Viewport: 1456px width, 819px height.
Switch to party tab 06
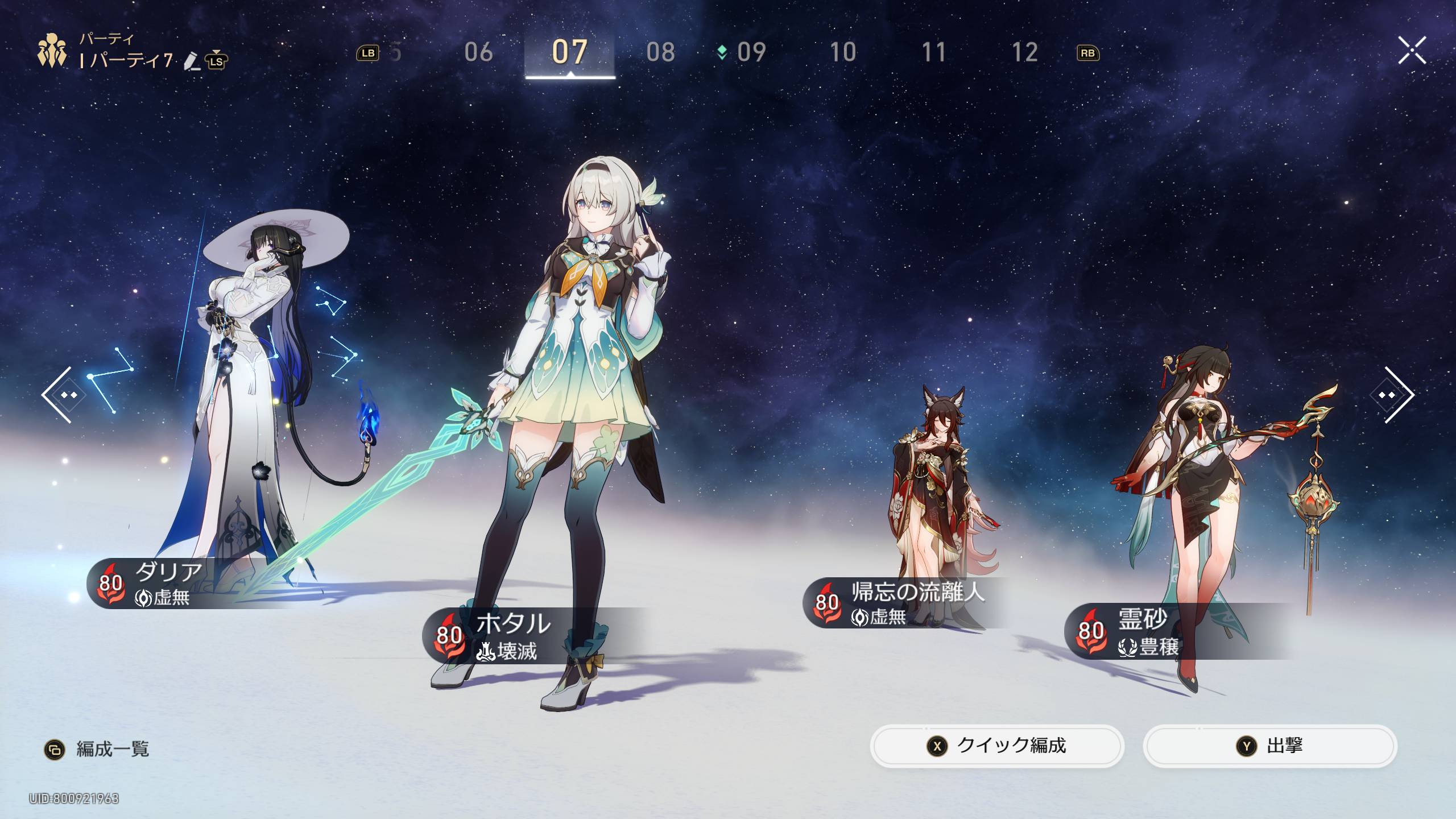tap(478, 52)
